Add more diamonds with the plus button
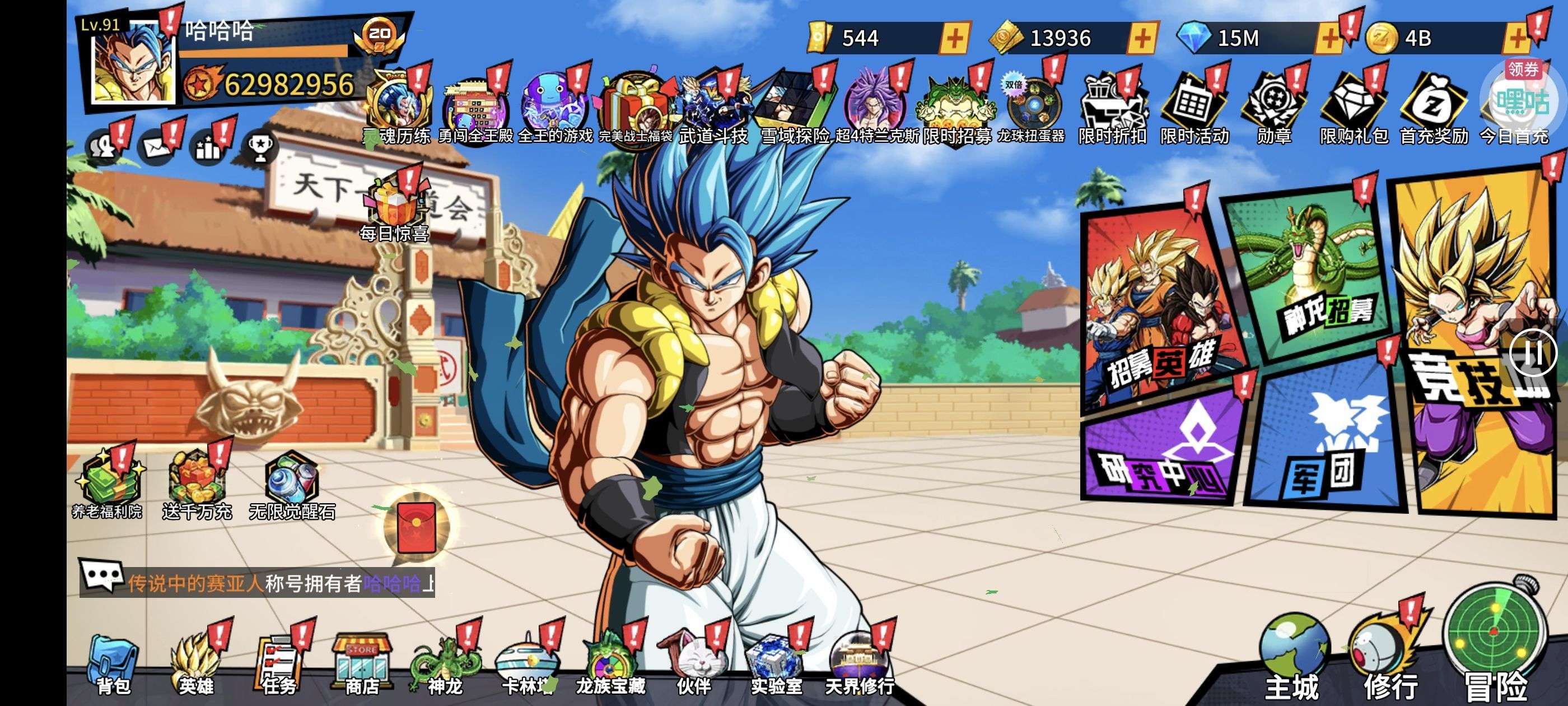 [1329, 39]
